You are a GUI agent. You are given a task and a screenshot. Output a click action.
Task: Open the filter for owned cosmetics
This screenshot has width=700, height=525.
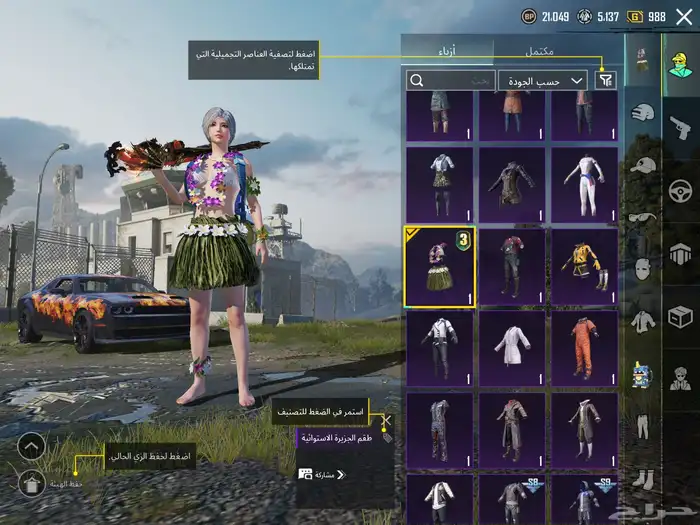click(605, 80)
